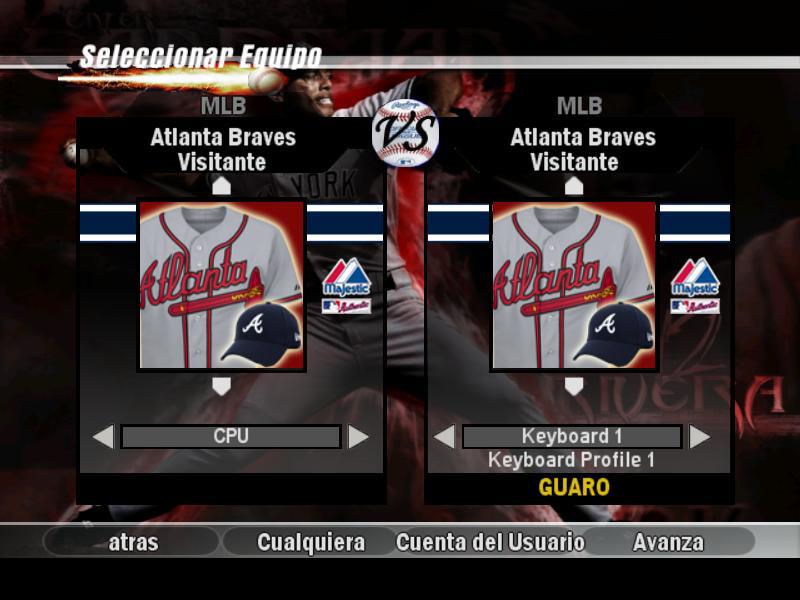Go back with the atras button
The image size is (800, 600).
(x=133, y=542)
